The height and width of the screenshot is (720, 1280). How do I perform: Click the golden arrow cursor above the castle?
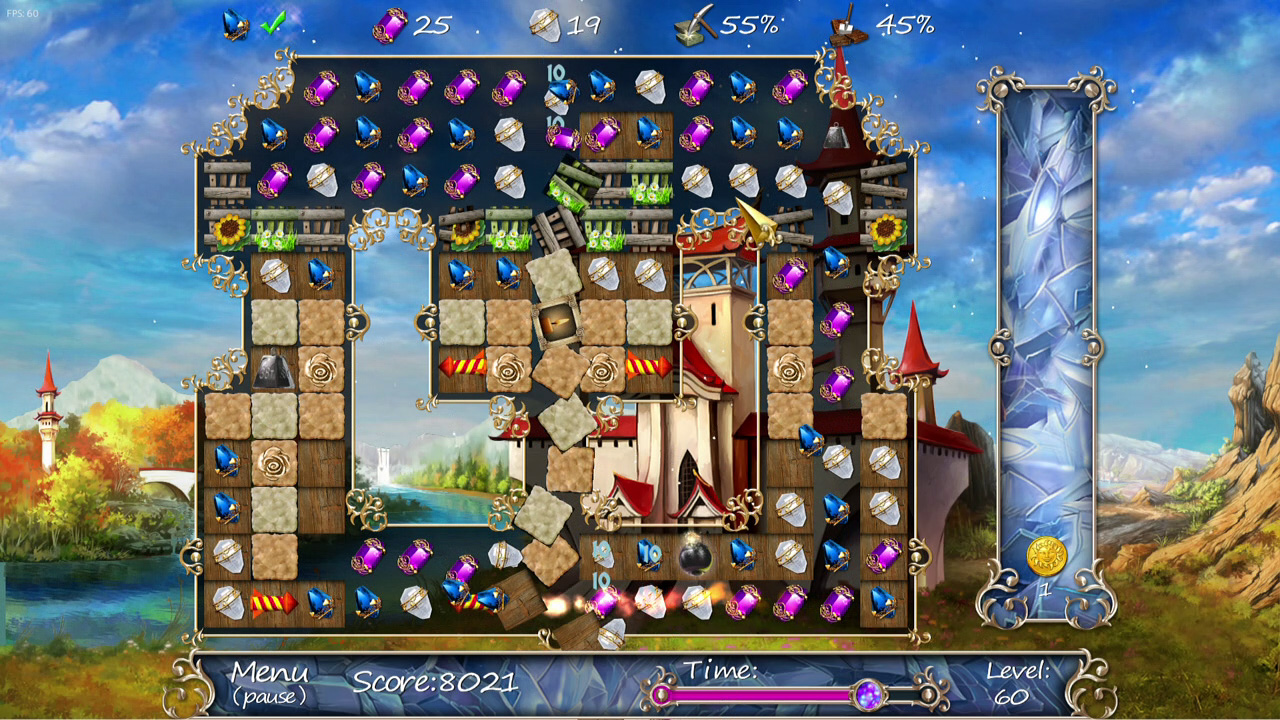pos(757,222)
